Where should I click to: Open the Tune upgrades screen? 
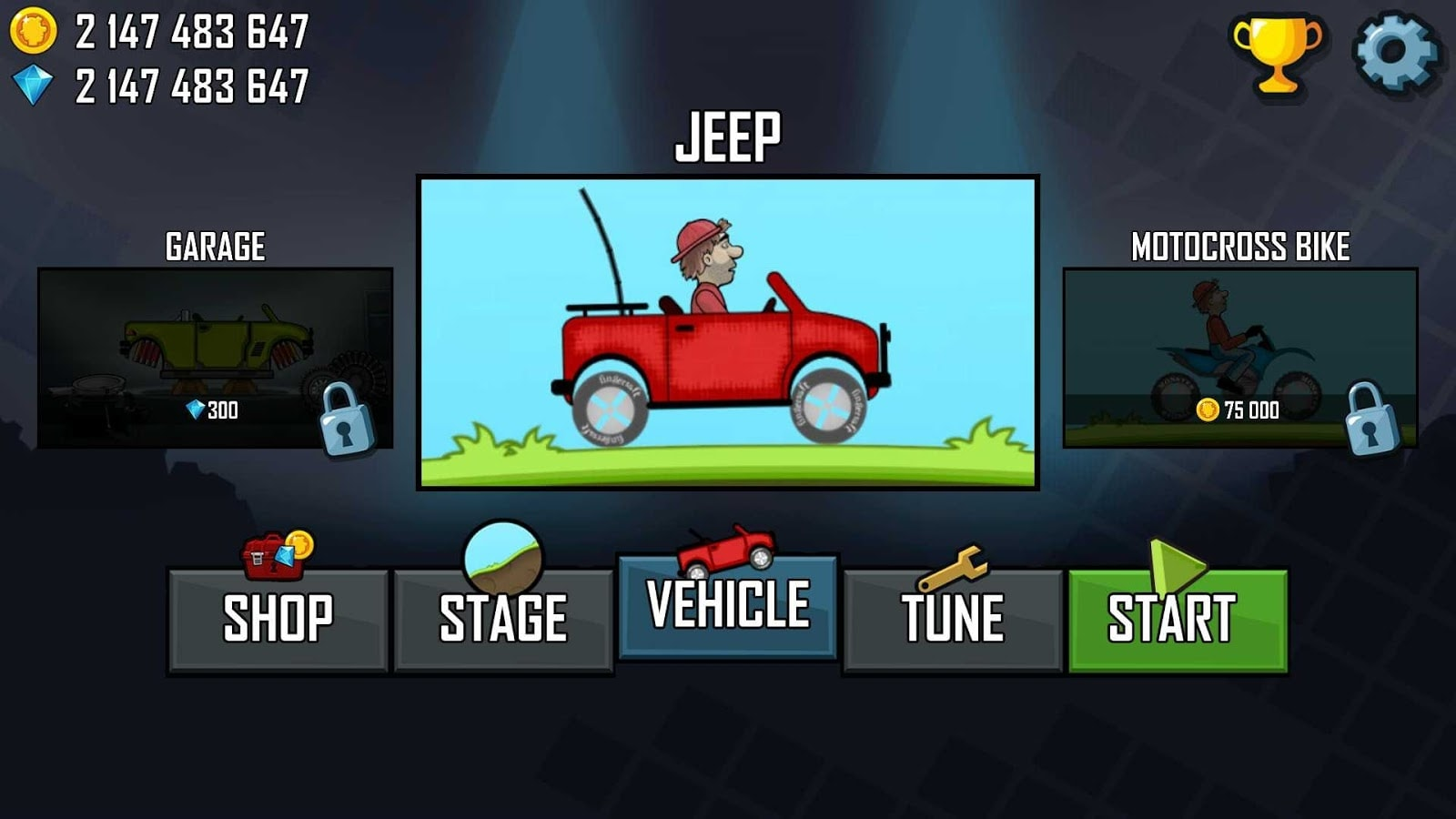coord(953,619)
